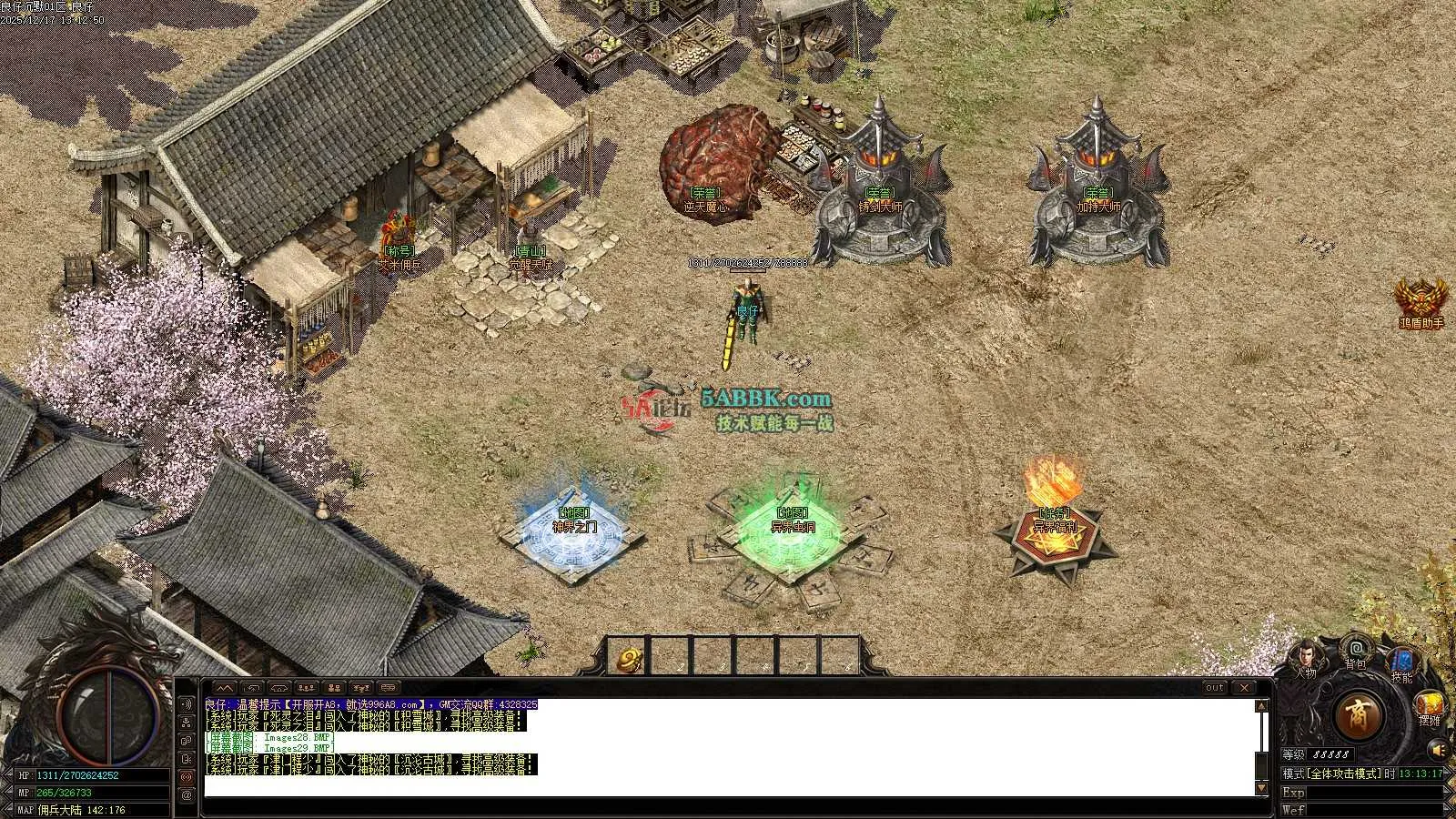This screenshot has height=819, width=1456.
Task: Click the chat panel 'out' button
Action: 1215,688
